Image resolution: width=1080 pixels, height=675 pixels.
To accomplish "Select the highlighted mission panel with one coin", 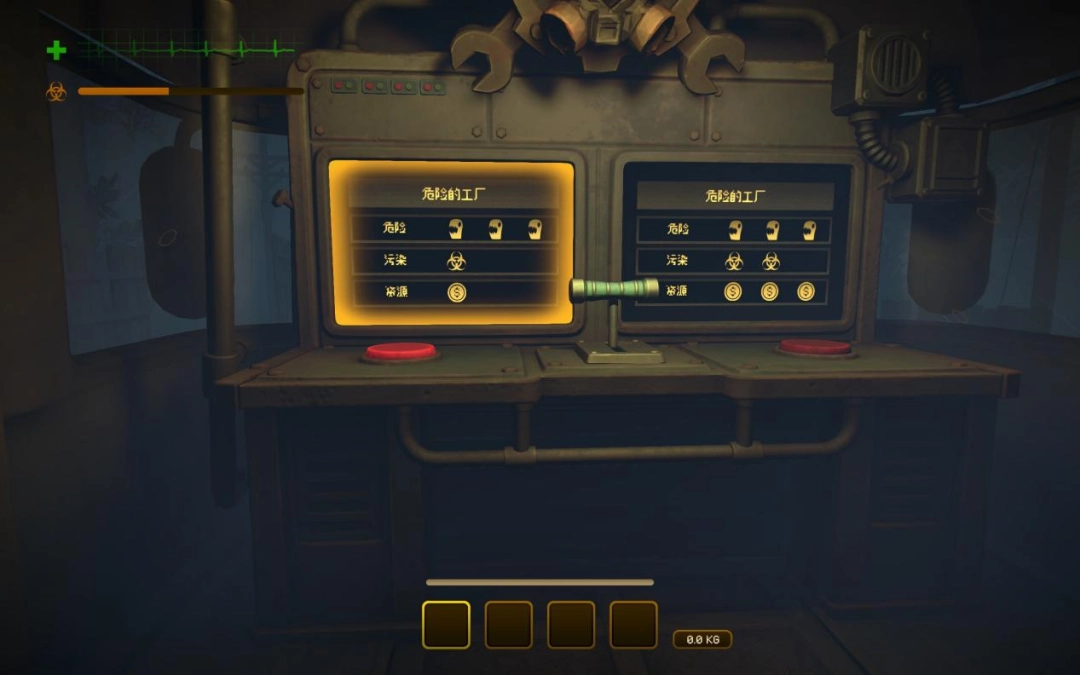I will tap(452, 243).
